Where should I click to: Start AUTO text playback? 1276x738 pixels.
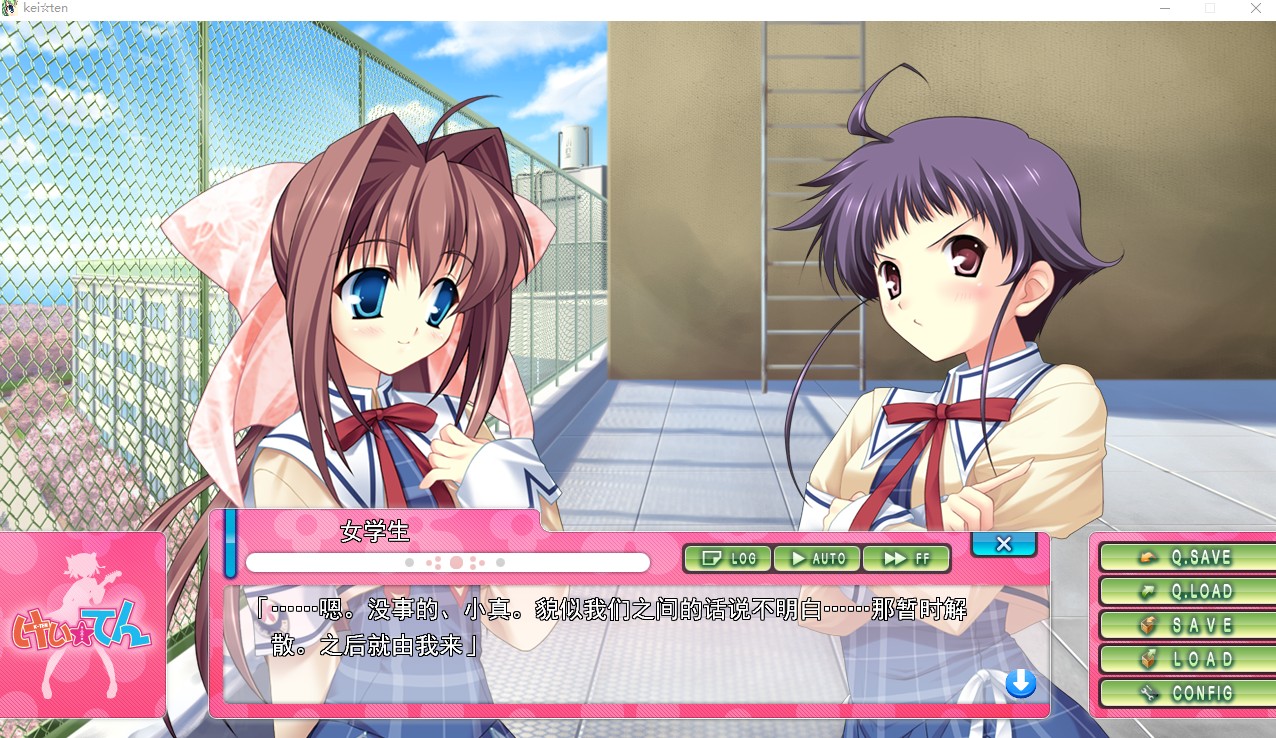tap(817, 558)
